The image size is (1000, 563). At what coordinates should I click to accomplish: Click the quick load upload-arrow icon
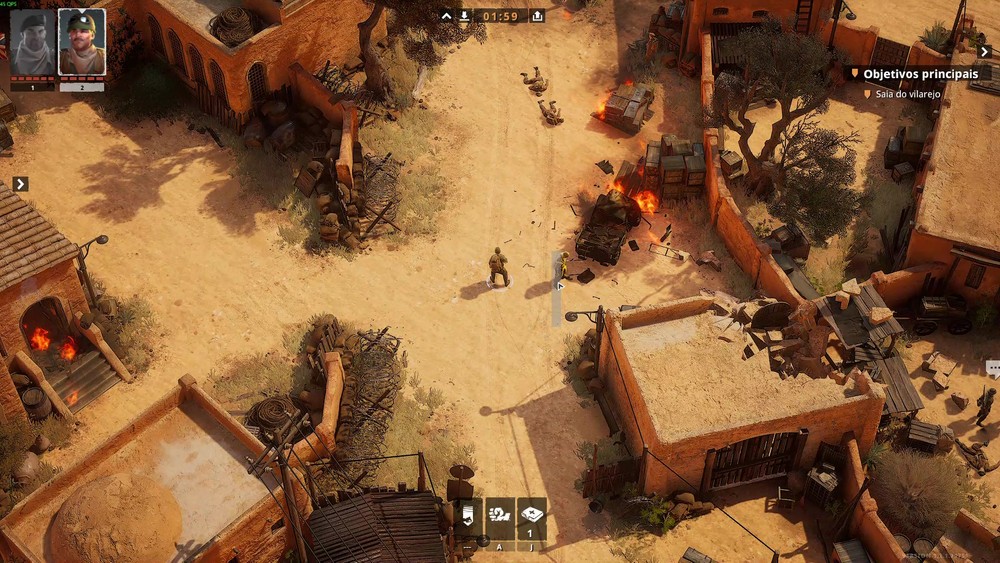point(537,16)
